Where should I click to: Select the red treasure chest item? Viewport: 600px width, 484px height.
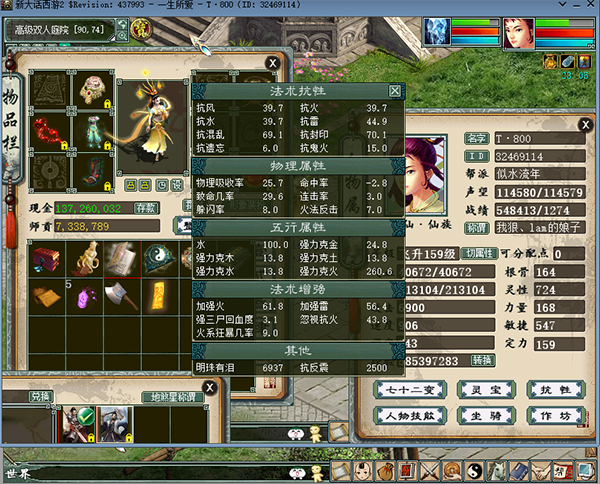pyautogui.click(x=46, y=259)
